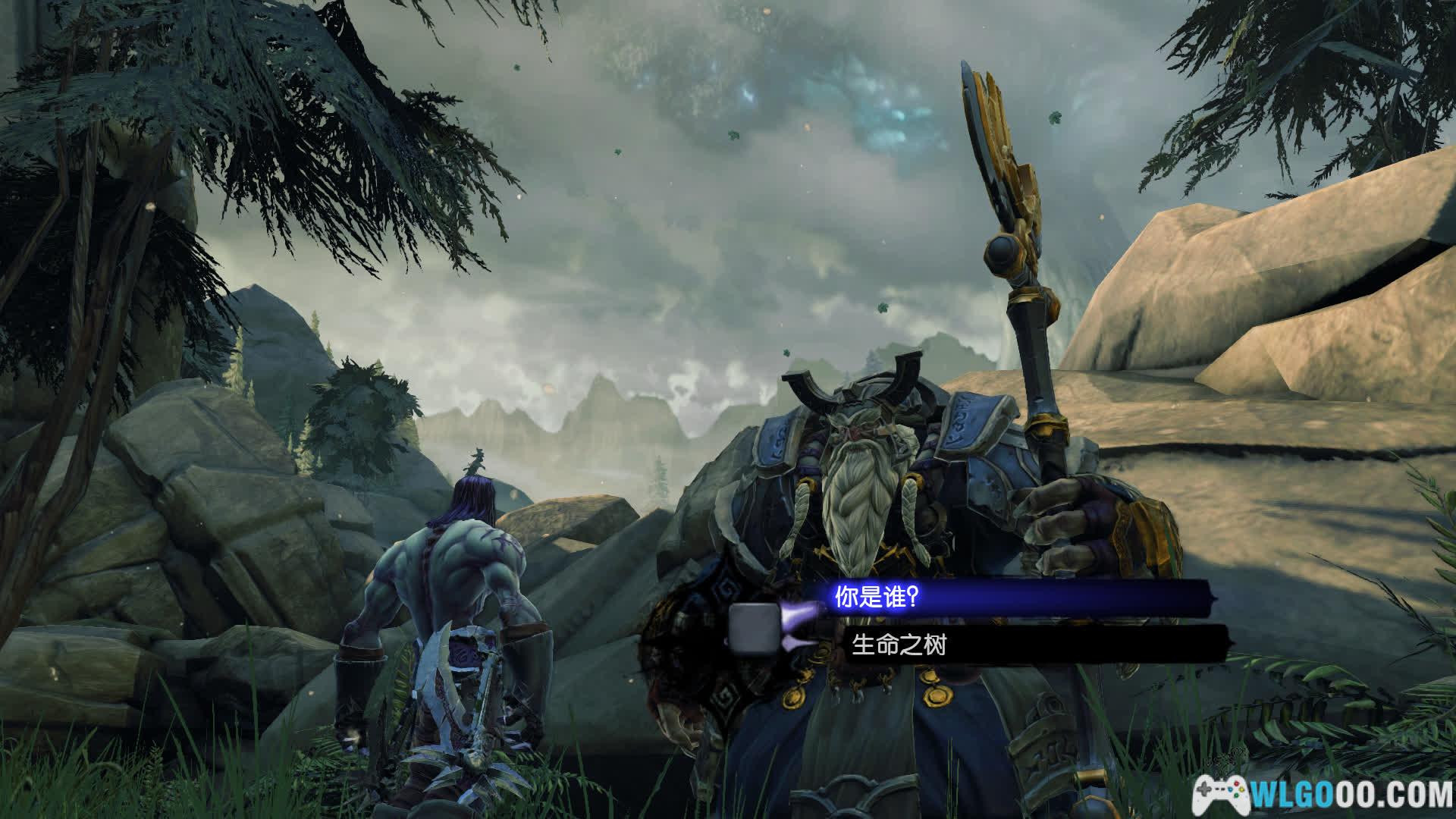Choose the "你是谁?" dialogue option
The height and width of the screenshot is (819, 1456).
[x=877, y=597]
